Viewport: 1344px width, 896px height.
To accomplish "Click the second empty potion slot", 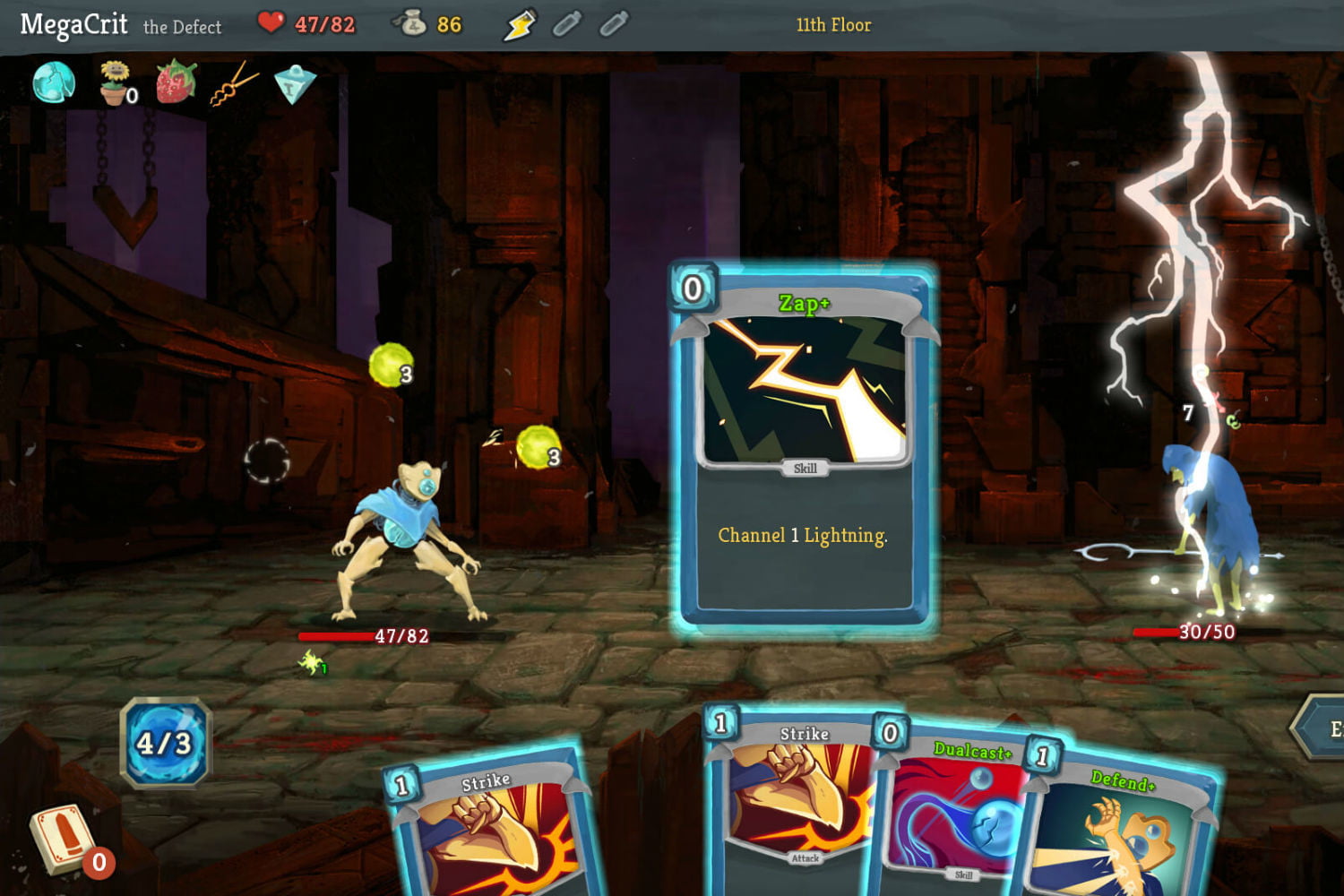I will [x=614, y=25].
